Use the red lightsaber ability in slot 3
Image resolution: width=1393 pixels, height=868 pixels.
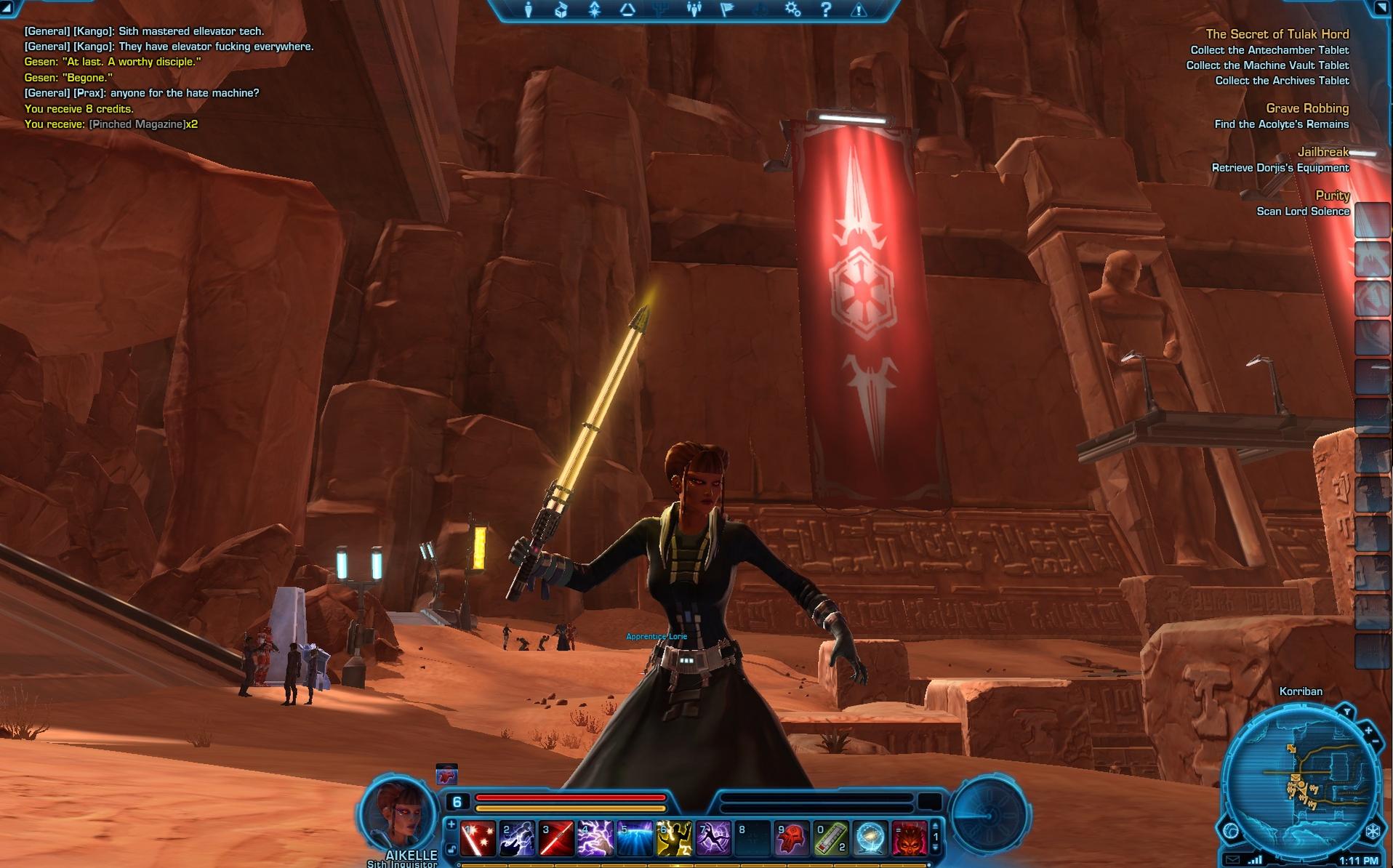click(556, 838)
